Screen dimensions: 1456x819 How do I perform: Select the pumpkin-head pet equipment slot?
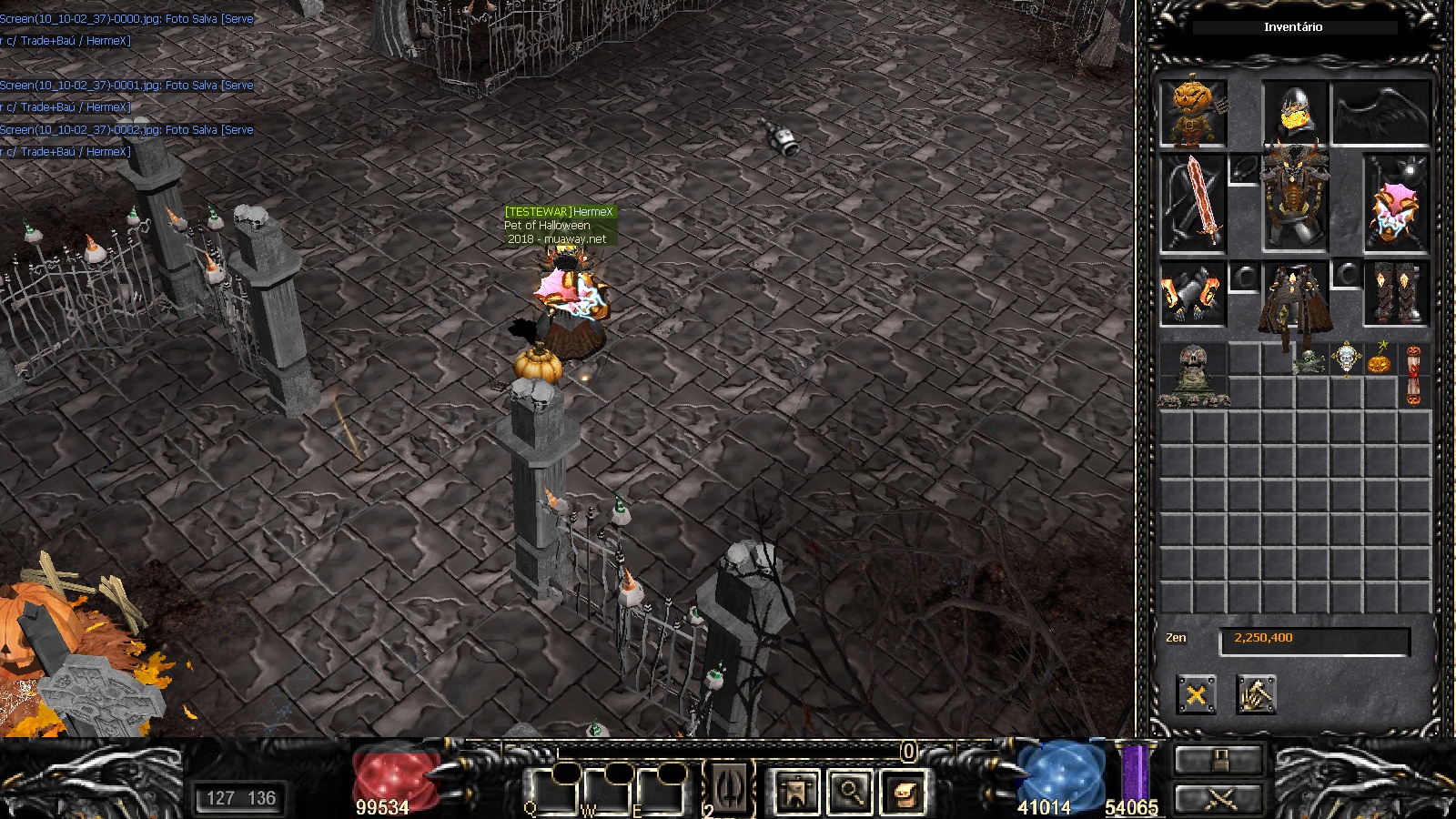(1193, 114)
